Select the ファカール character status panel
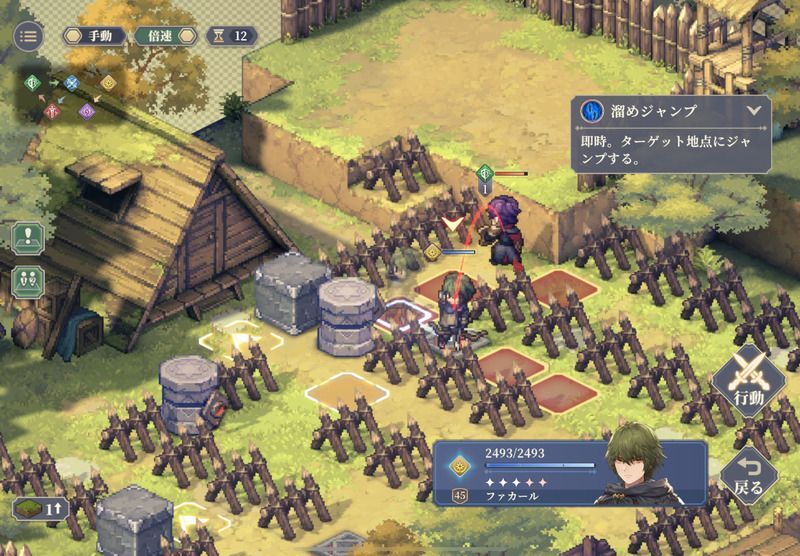Viewport: 800px width, 556px height. [569, 472]
